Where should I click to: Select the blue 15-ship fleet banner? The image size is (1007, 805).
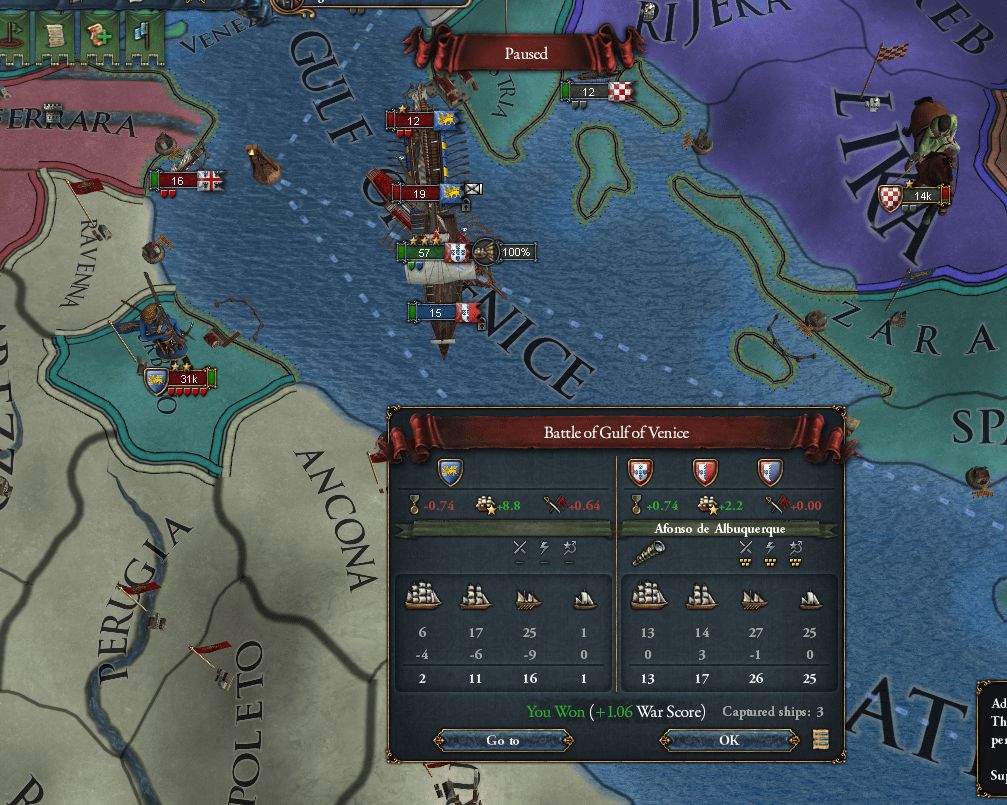pyautogui.click(x=436, y=313)
